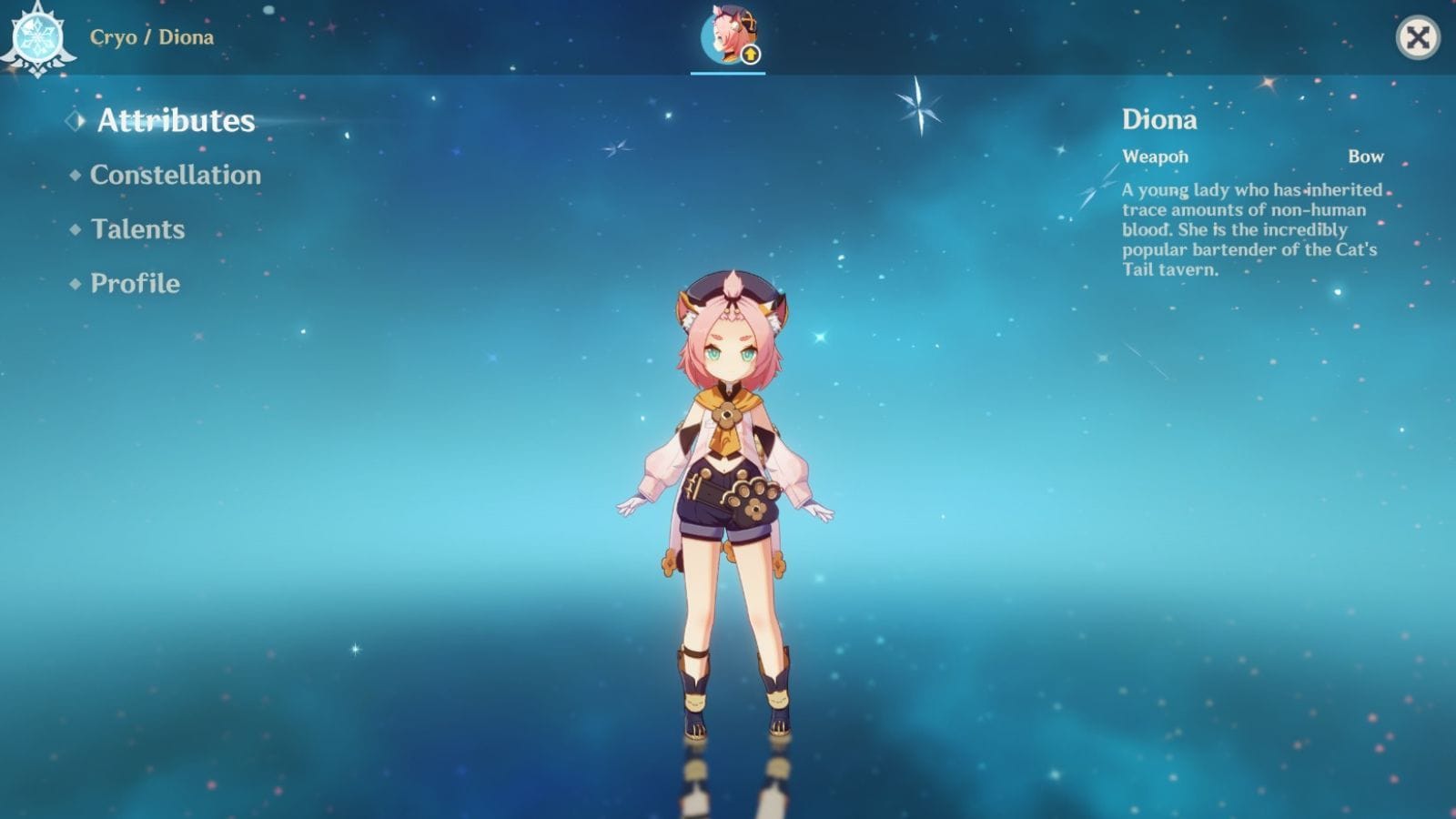The image size is (1456, 819).
Task: Click Diona's character portrait icon at top
Action: tap(728, 36)
